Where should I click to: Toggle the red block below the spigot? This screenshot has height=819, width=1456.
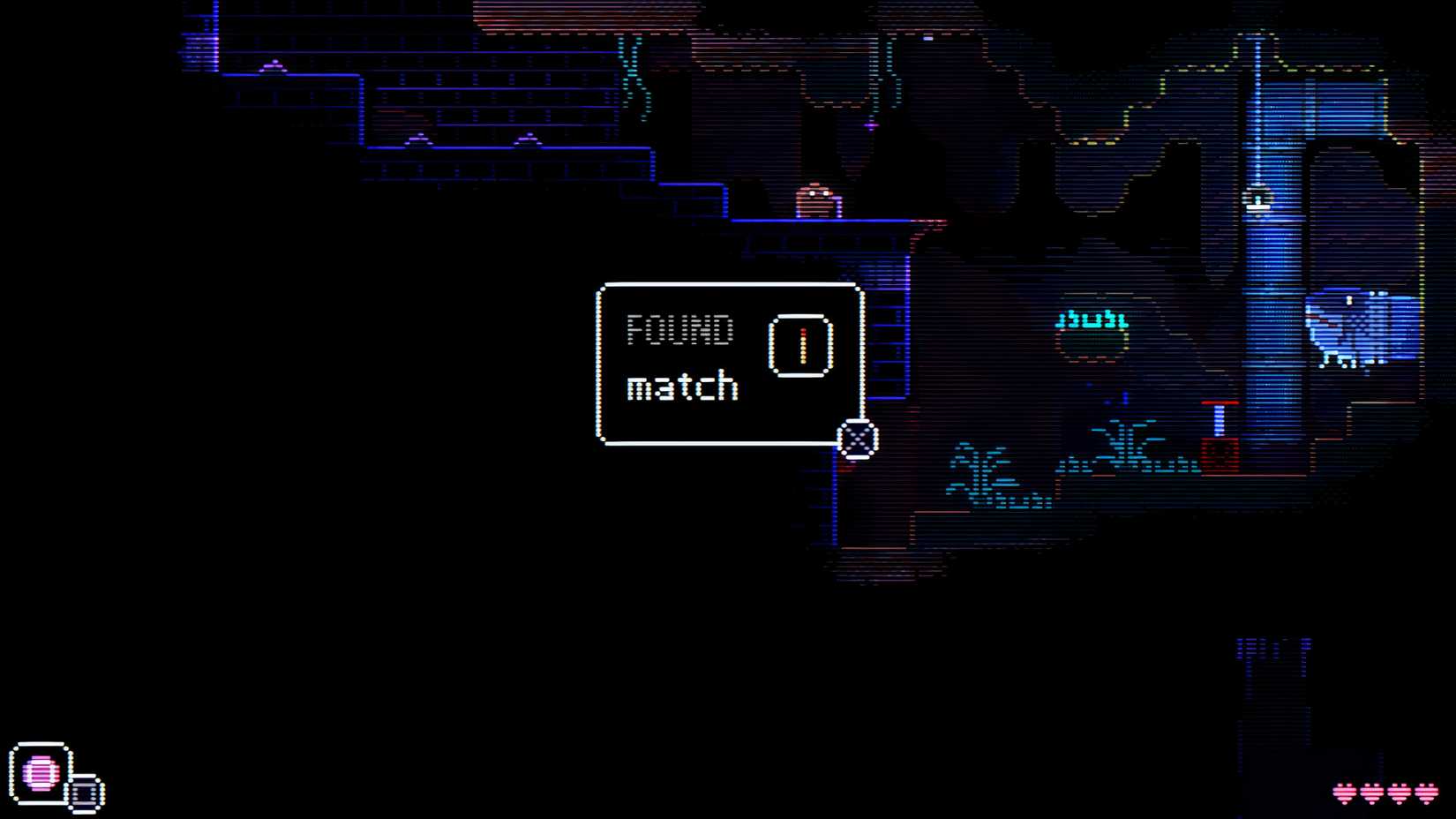[x=1220, y=453]
